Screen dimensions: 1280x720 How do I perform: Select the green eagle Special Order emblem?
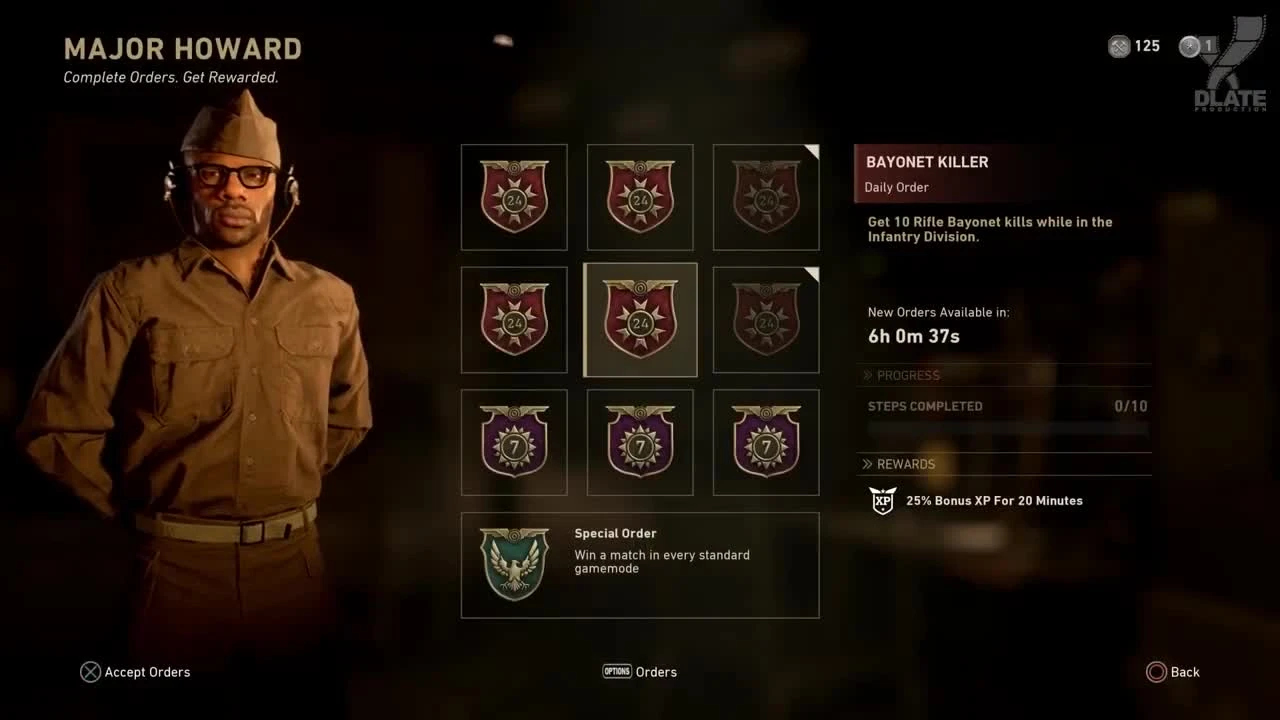coord(514,565)
